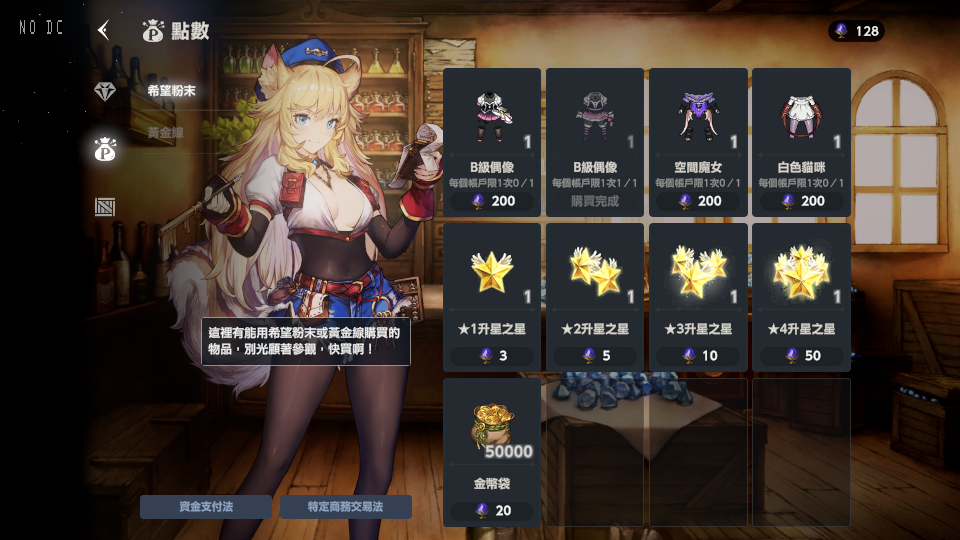Buy the ★1升星之星 item
This screenshot has height=540, width=960.
(x=491, y=297)
